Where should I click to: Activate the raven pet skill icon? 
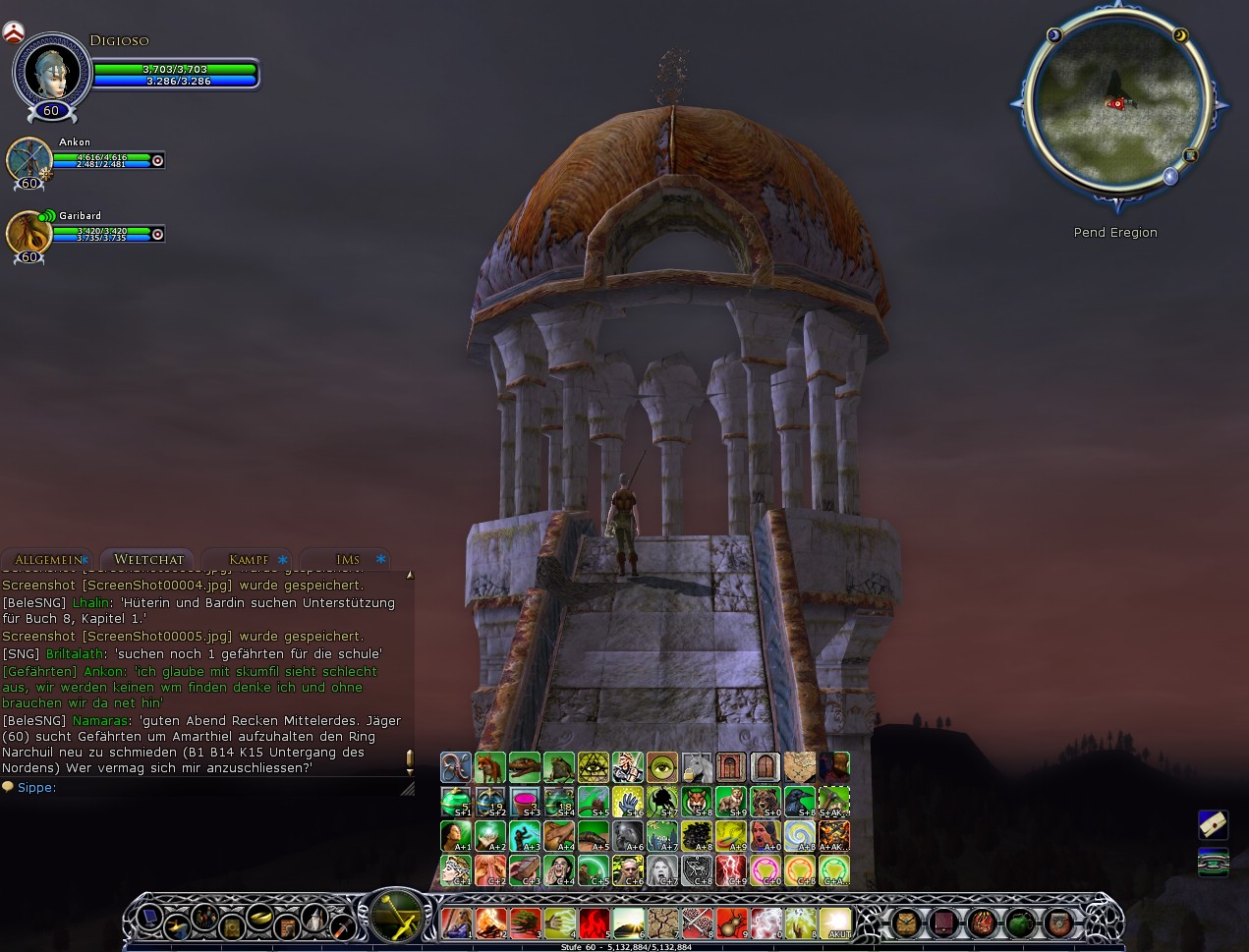799,802
